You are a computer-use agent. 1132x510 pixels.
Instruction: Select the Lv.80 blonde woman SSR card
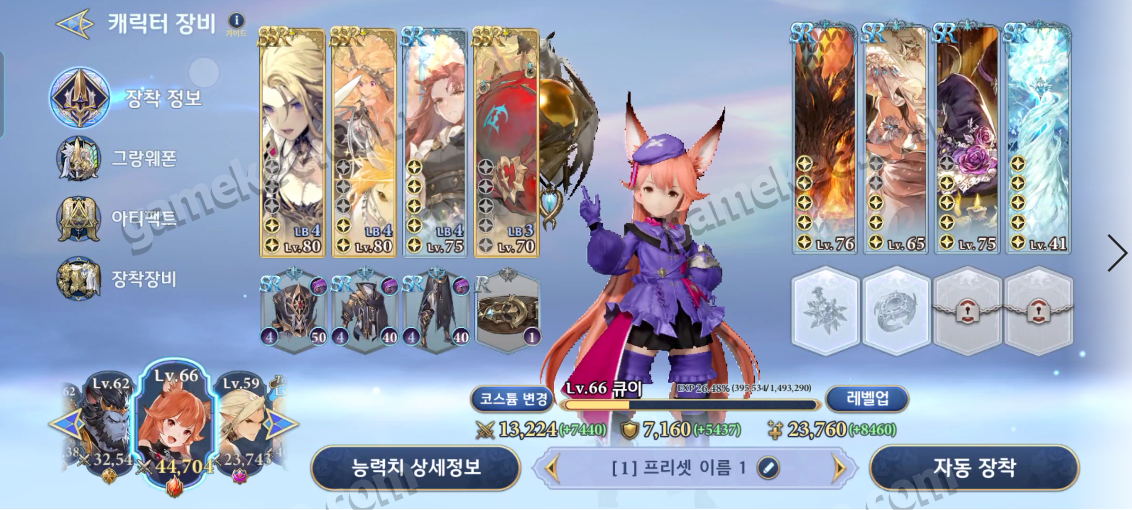pos(293,142)
